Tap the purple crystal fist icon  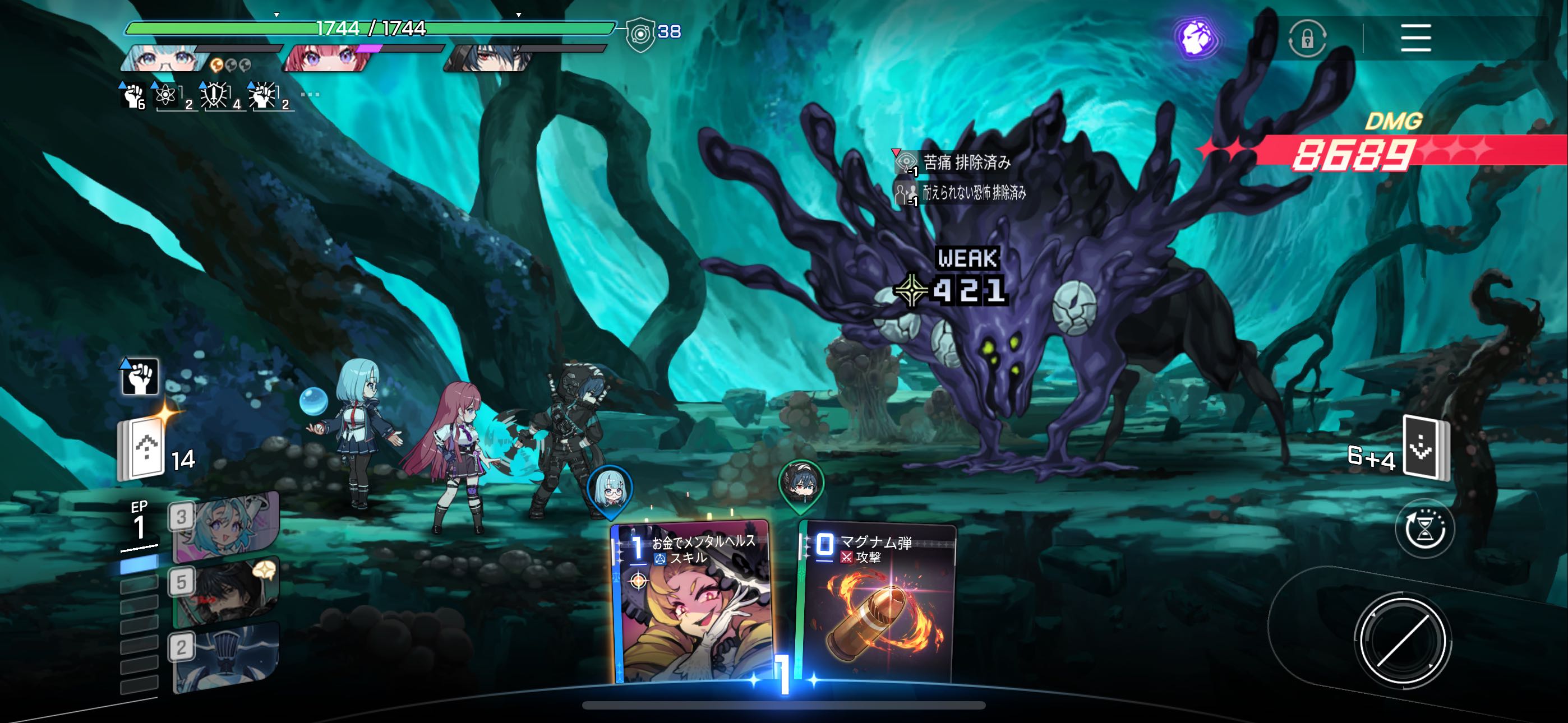1196,38
